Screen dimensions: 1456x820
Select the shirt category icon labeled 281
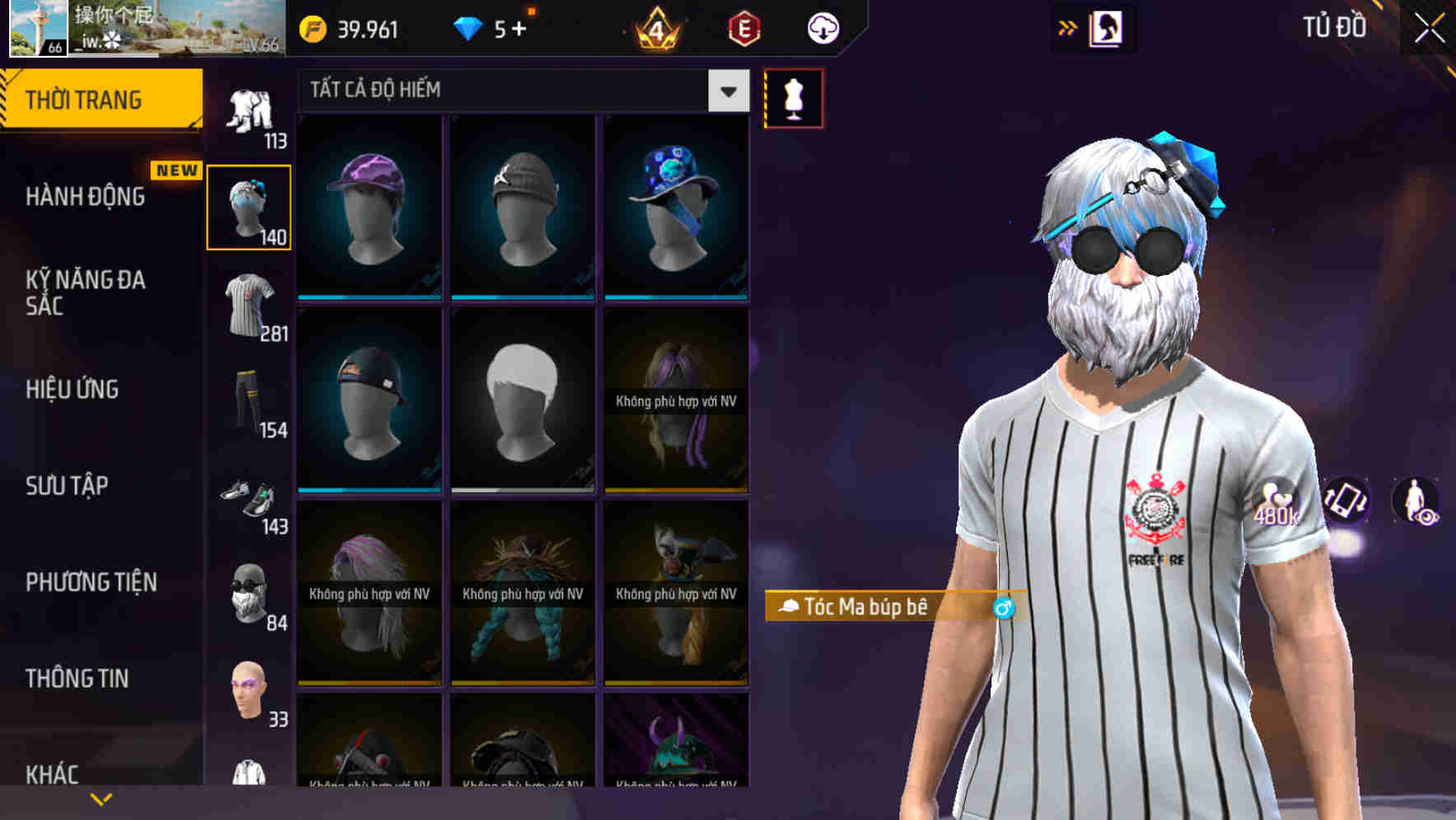click(250, 305)
